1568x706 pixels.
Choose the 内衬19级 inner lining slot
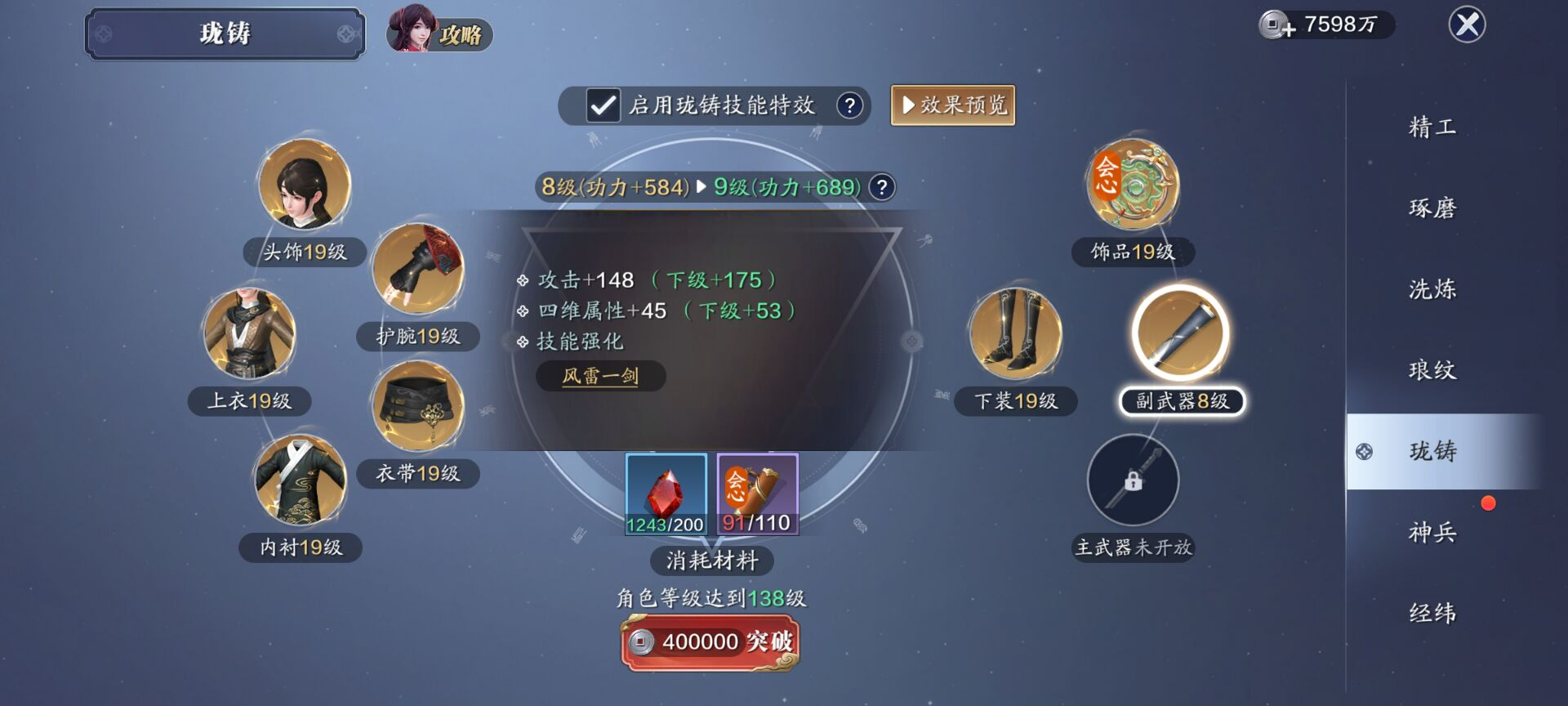(301, 480)
